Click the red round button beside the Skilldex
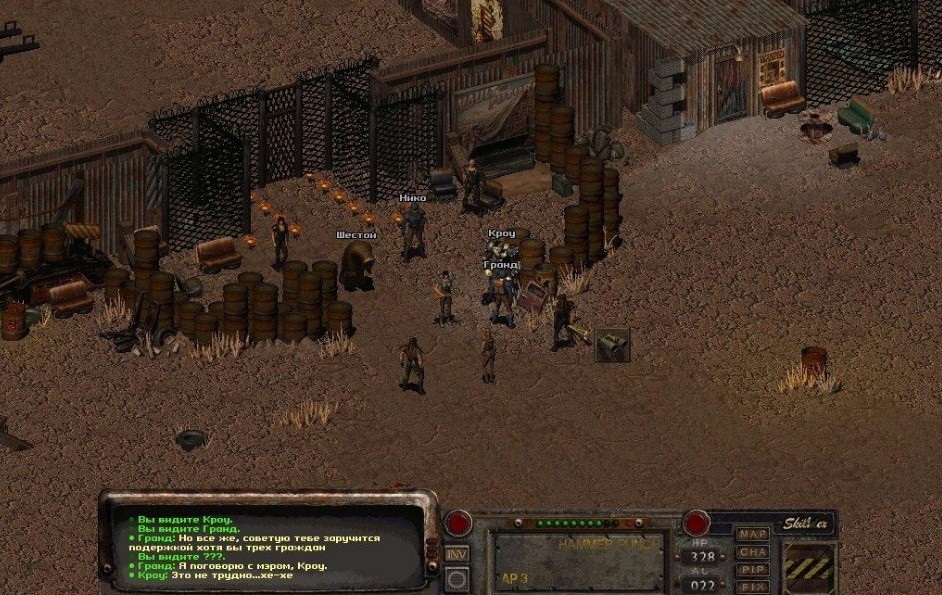 pyautogui.click(x=696, y=523)
